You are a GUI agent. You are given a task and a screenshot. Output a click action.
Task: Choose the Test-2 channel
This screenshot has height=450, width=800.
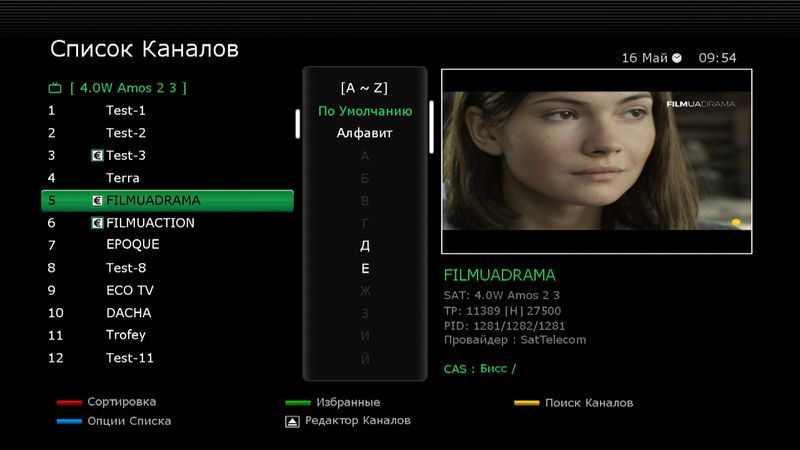[x=126, y=133]
